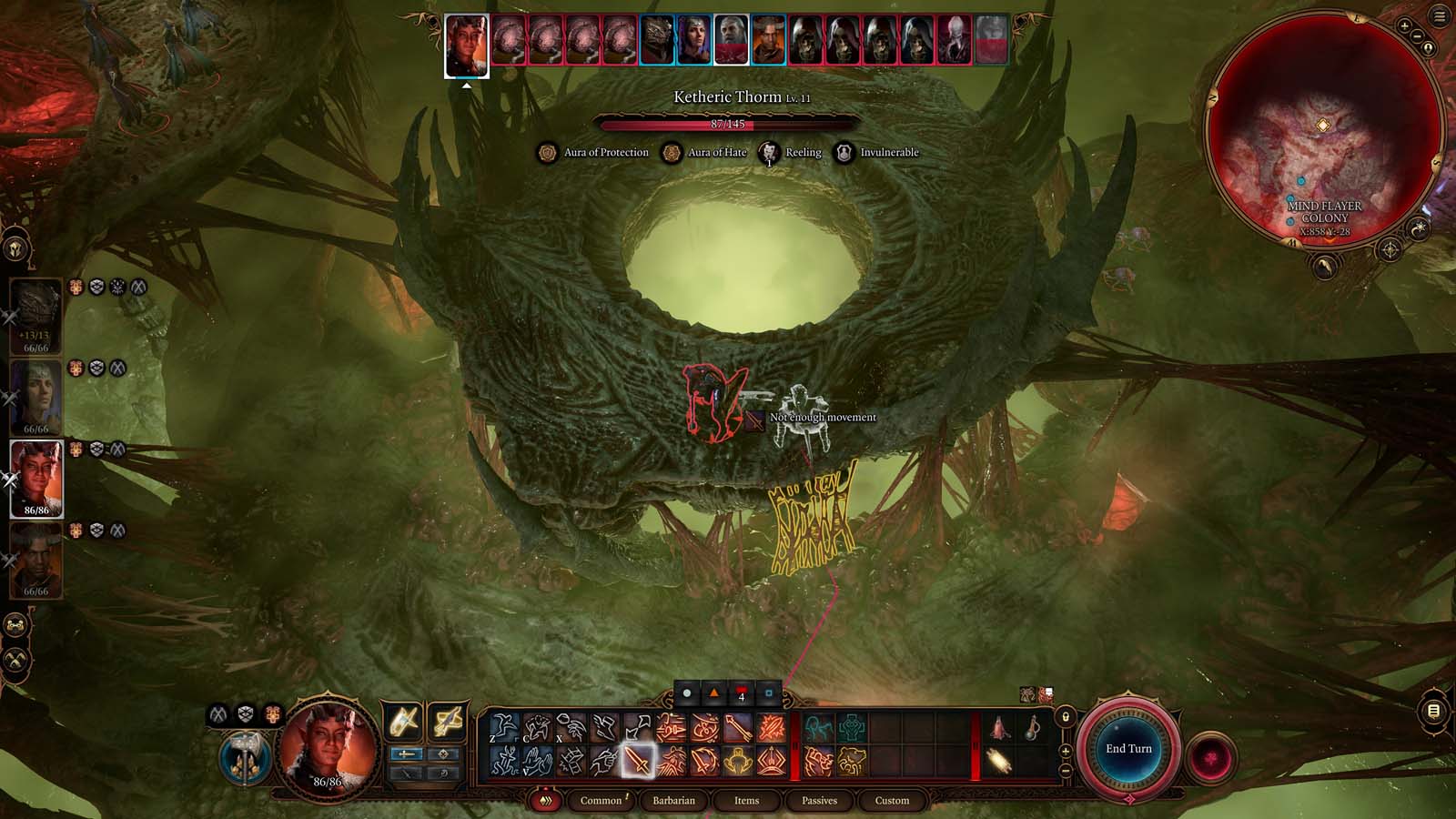Viewport: 1456px width, 819px height.
Task: Expand the hotbar with the plus button
Action: (x=1066, y=751)
